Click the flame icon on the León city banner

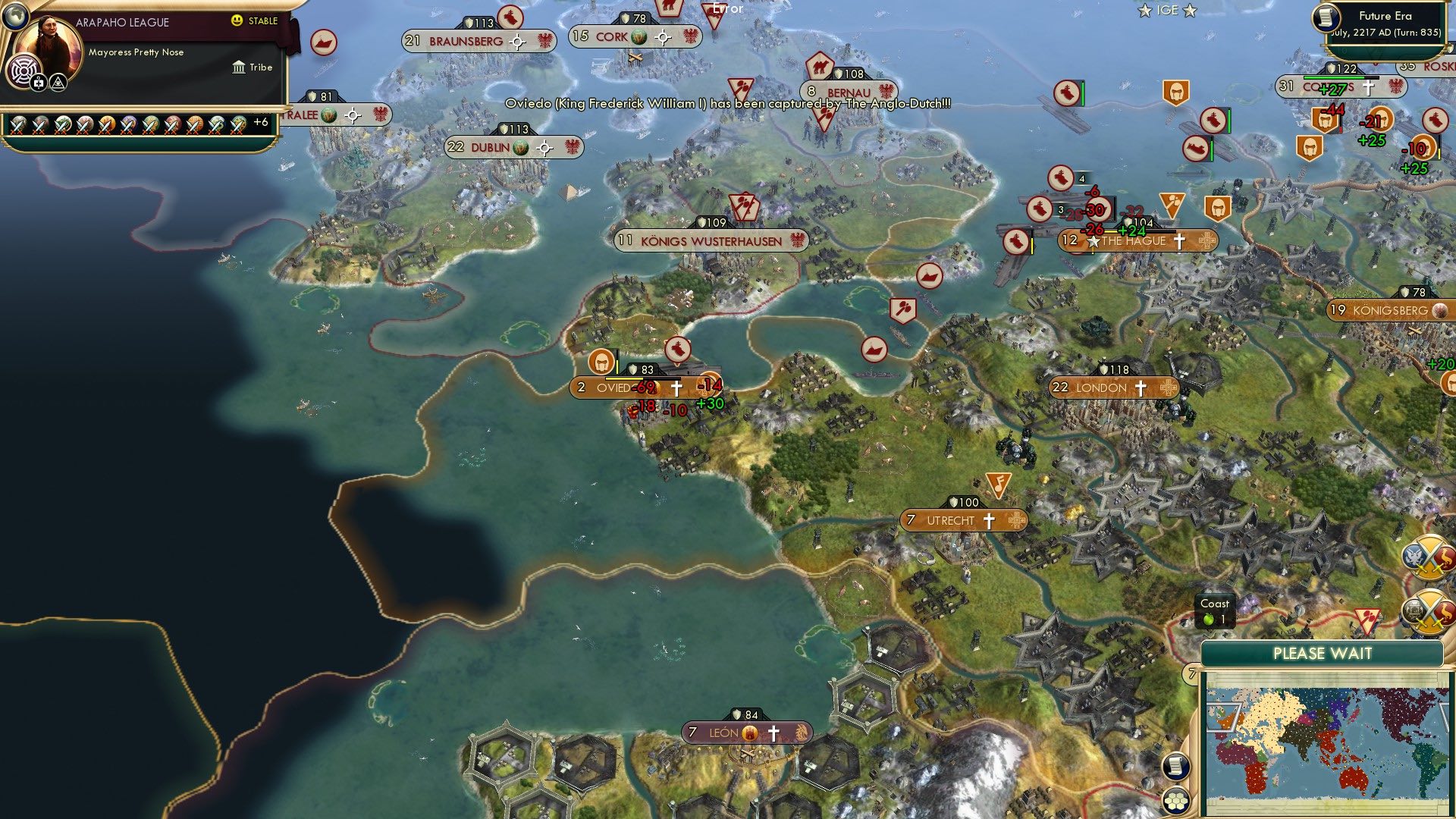coord(749,733)
